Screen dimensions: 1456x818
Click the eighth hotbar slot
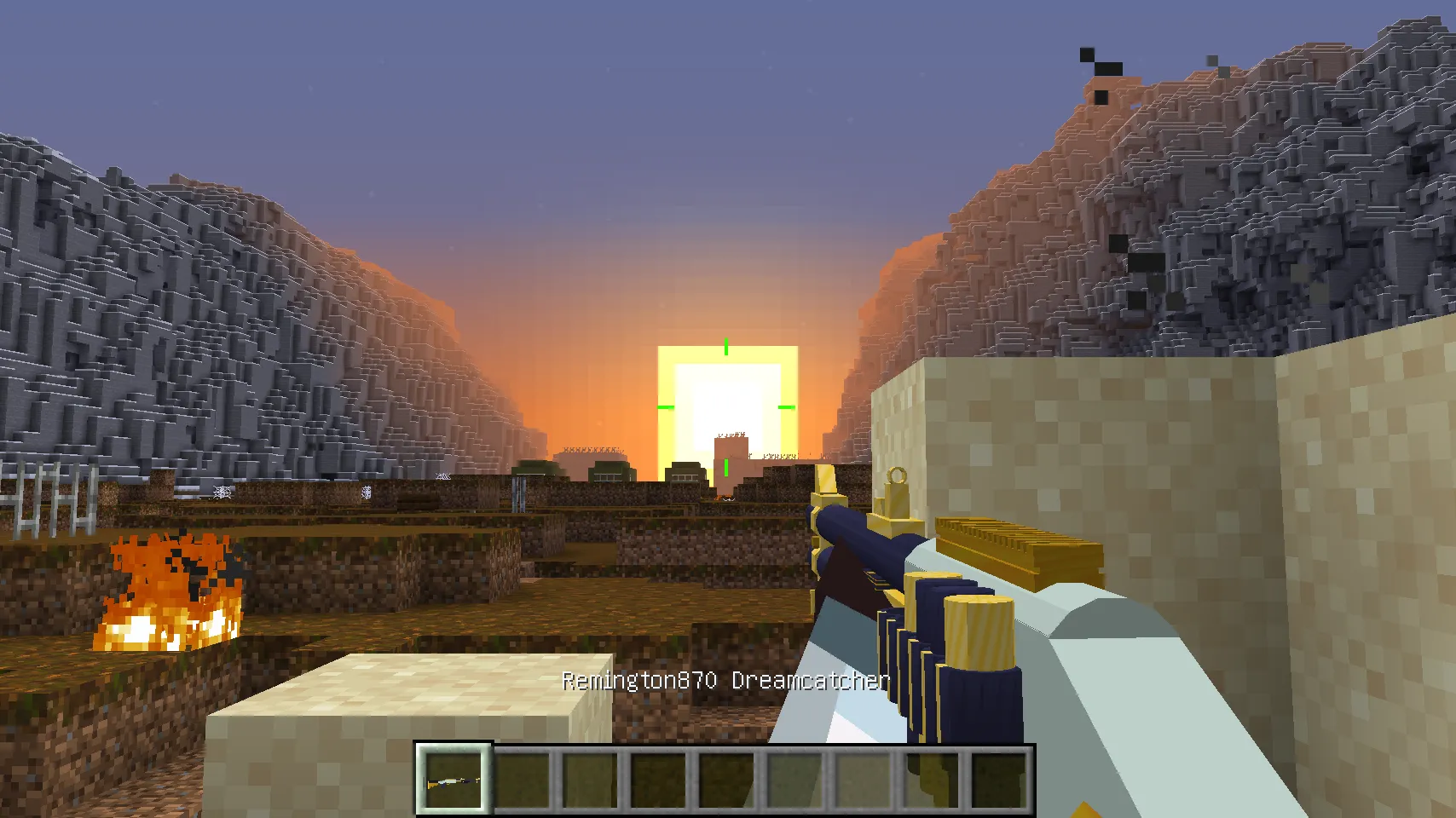click(x=933, y=778)
